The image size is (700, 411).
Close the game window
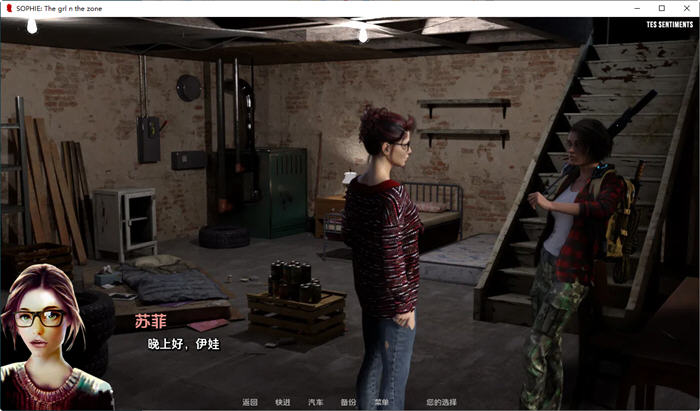coord(684,7)
